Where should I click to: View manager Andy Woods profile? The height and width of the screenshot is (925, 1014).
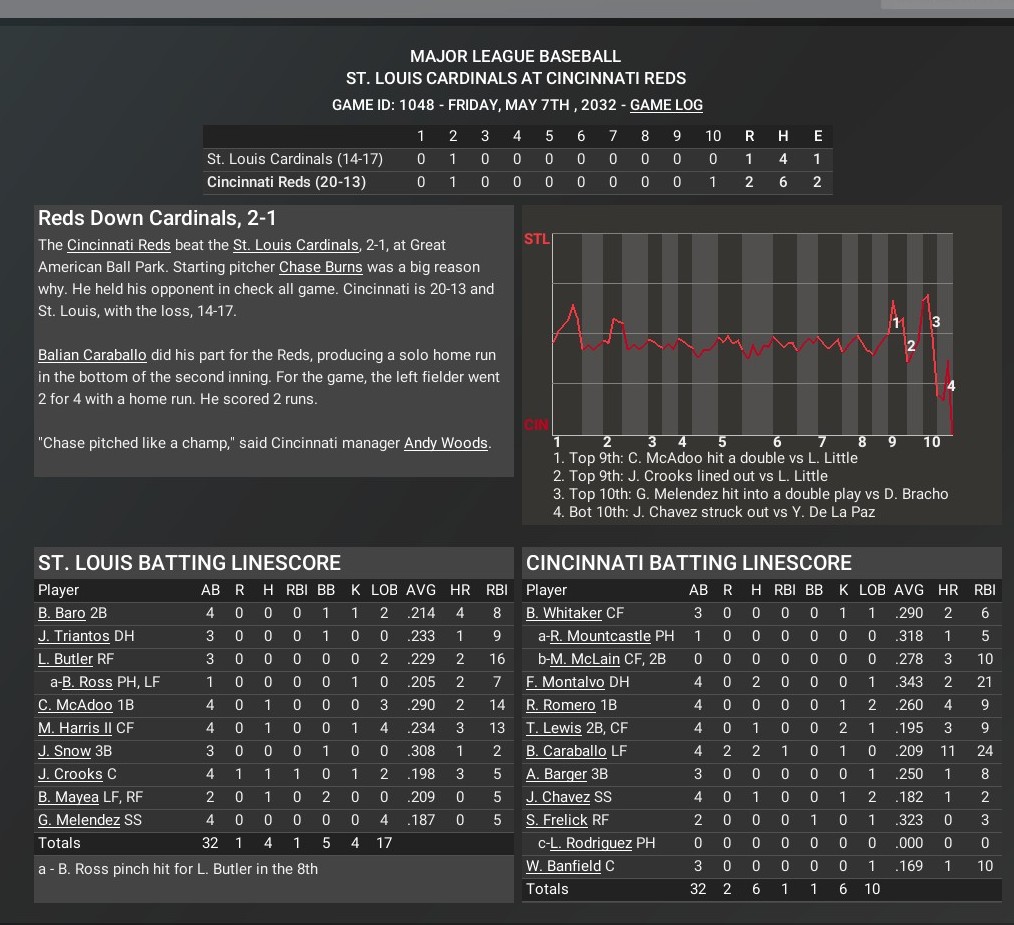point(446,443)
